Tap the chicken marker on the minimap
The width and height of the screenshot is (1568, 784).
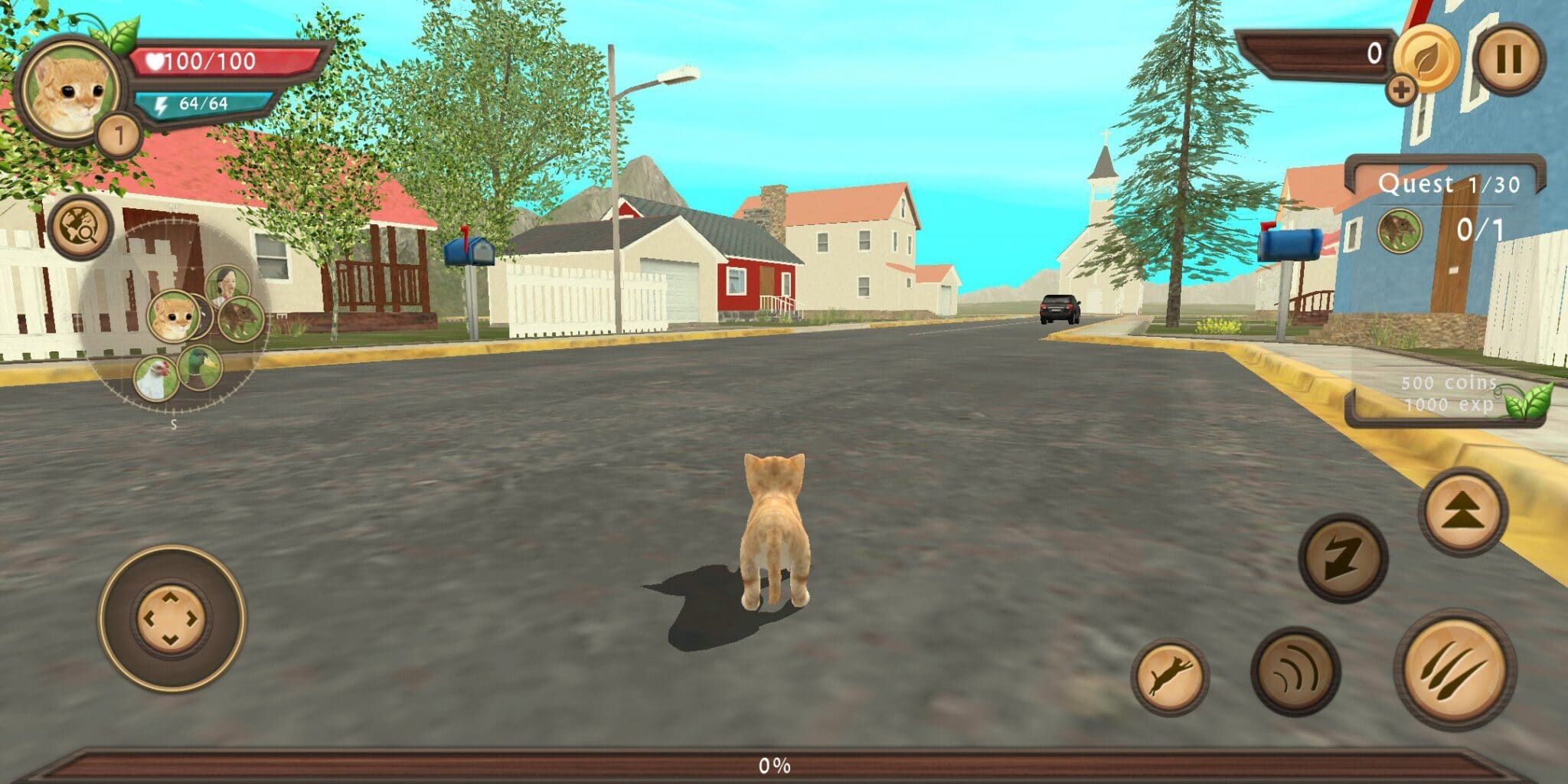click(155, 376)
